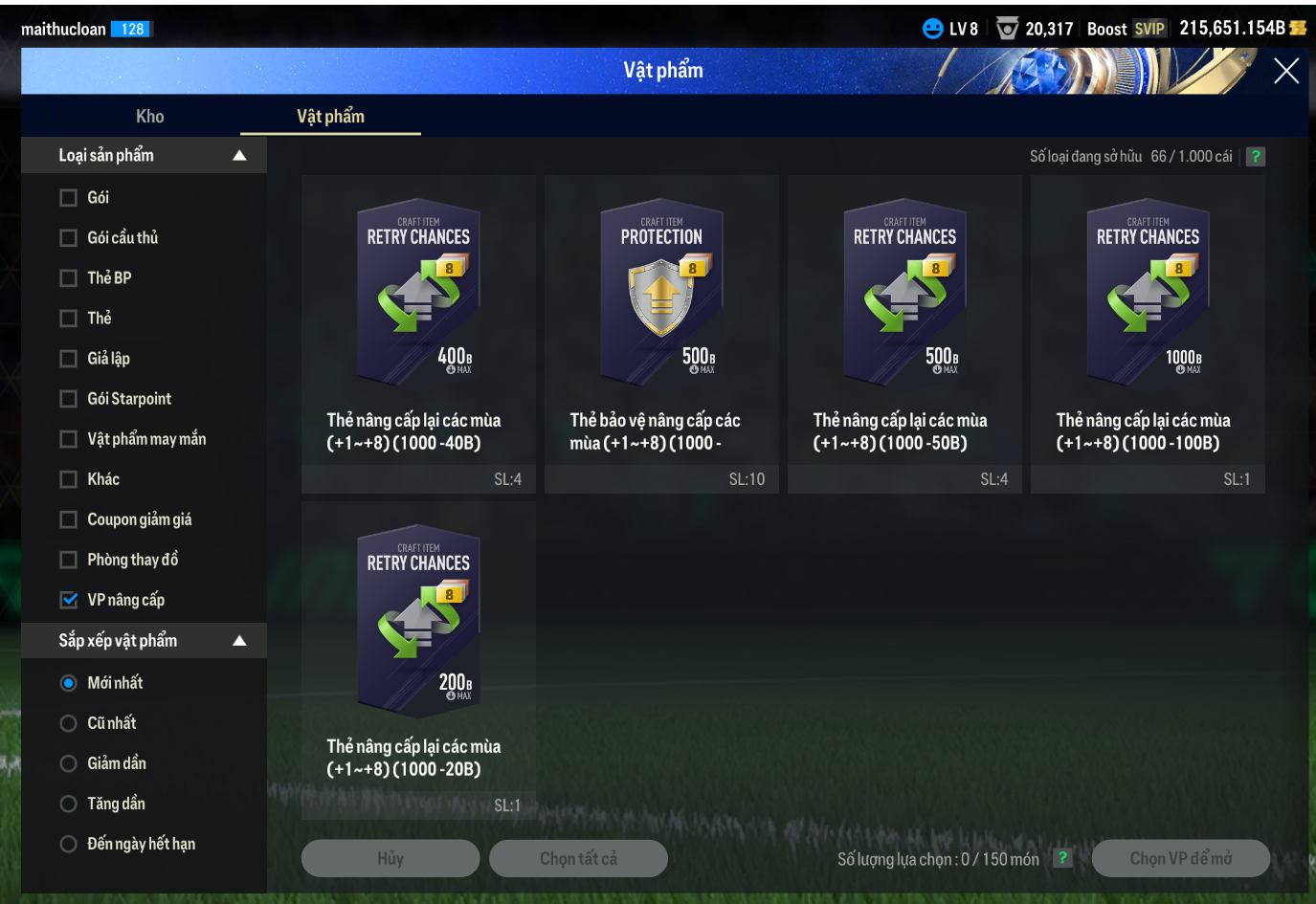Pick the Retry Chances 1000B card
The width and height of the screenshot is (1316, 904).
[x=1148, y=297]
